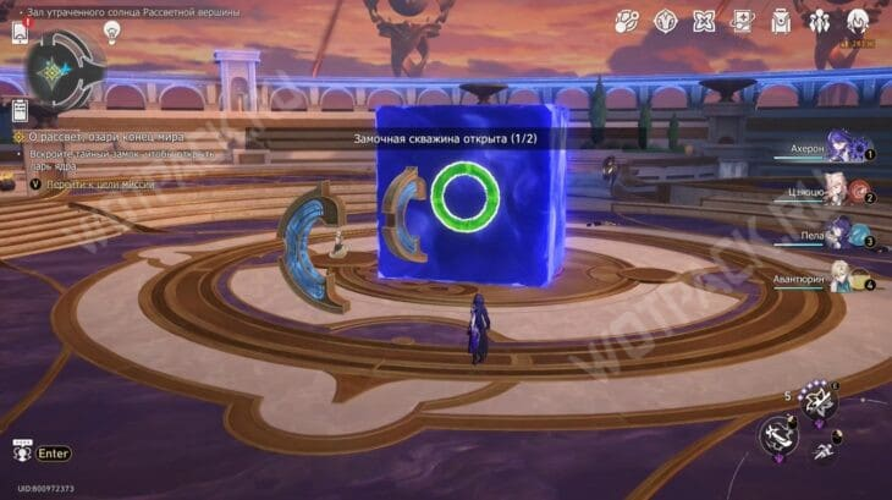Screen dimensions: 892x500
Task: Open the circular minimap
Action: pyautogui.click(x=63, y=72)
